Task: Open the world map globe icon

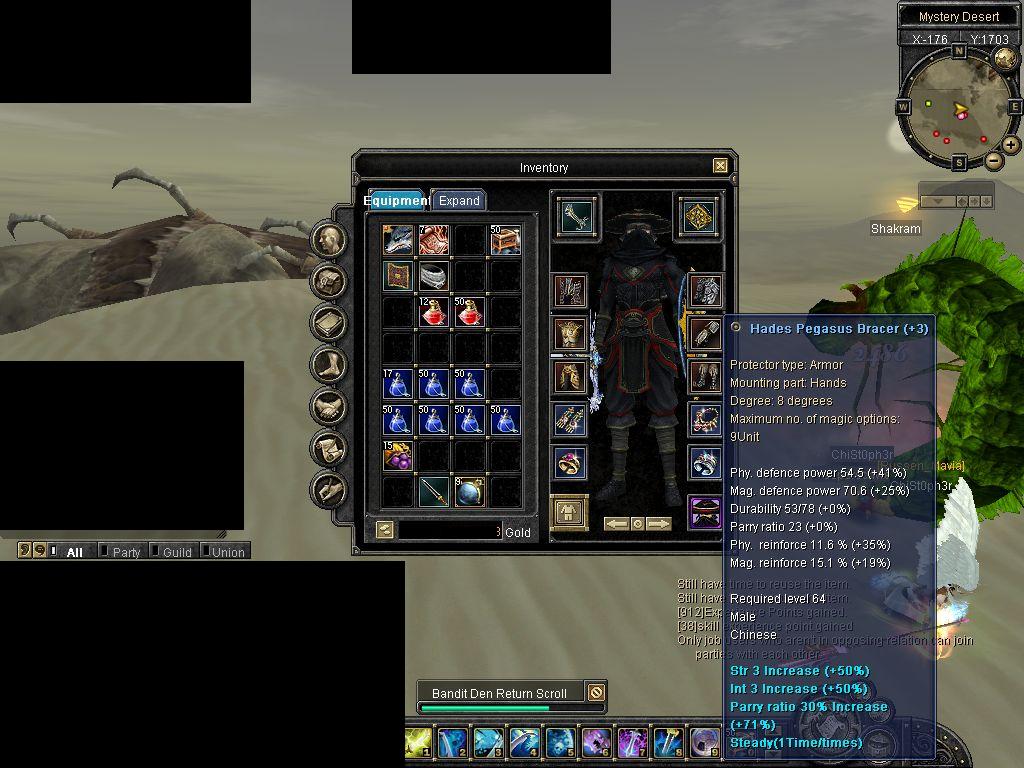Action: 1003,58
